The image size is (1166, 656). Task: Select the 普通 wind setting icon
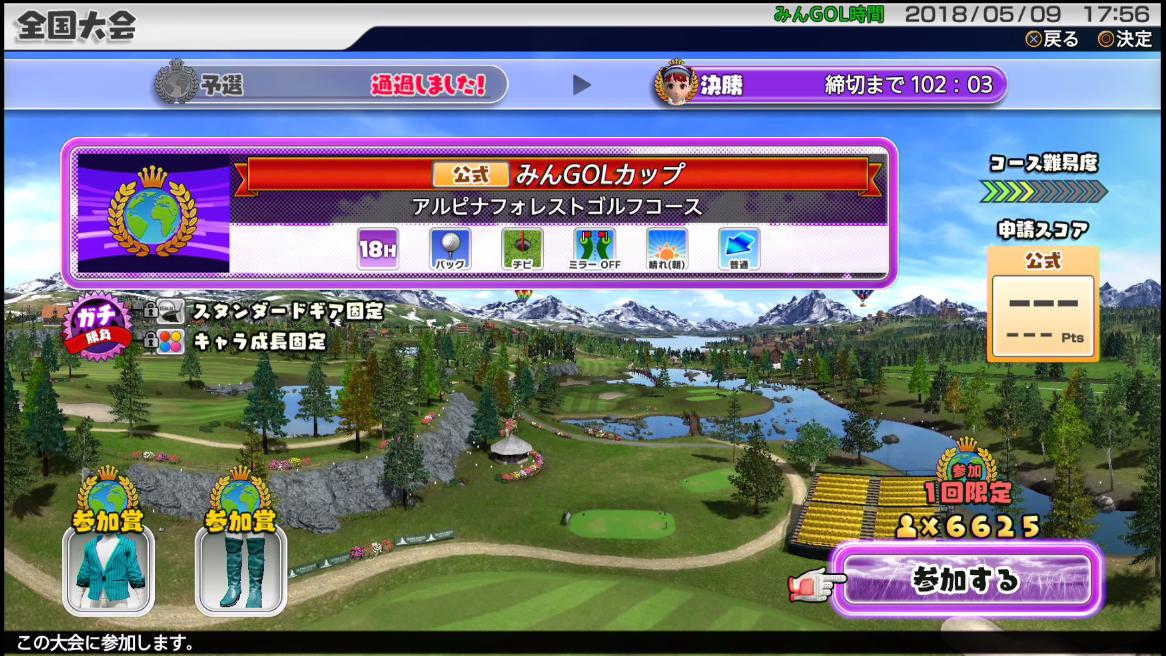(x=739, y=249)
